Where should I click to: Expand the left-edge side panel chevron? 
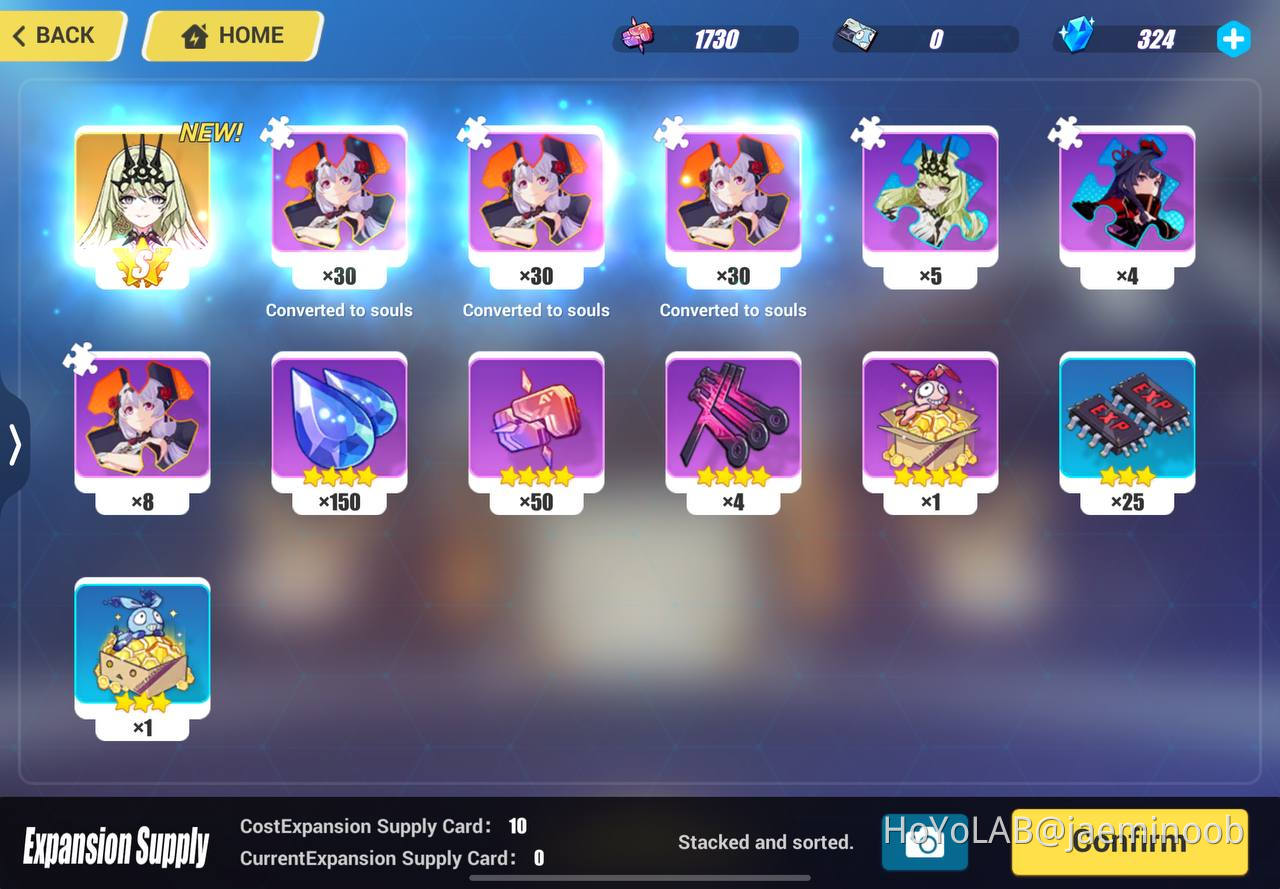click(14, 447)
